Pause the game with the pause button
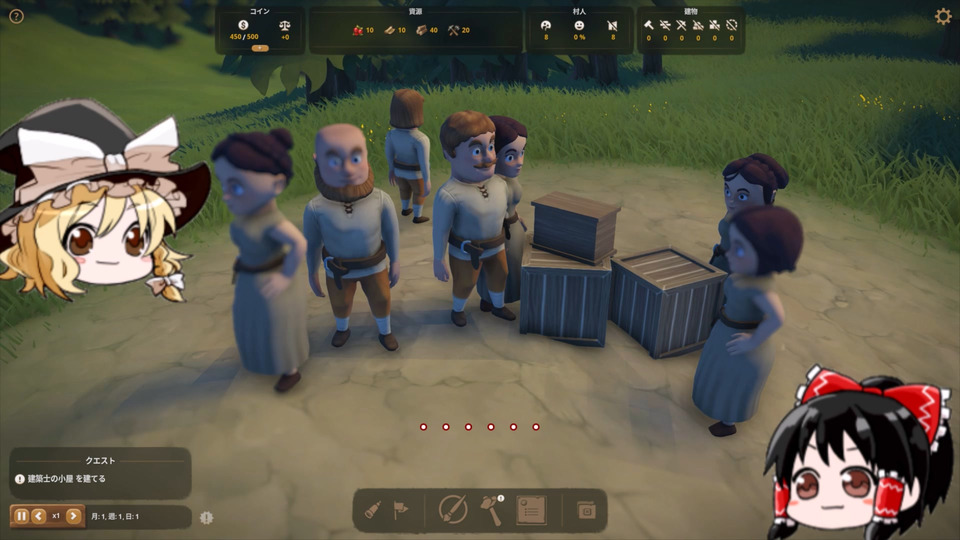The image size is (960, 540). [x=21, y=516]
